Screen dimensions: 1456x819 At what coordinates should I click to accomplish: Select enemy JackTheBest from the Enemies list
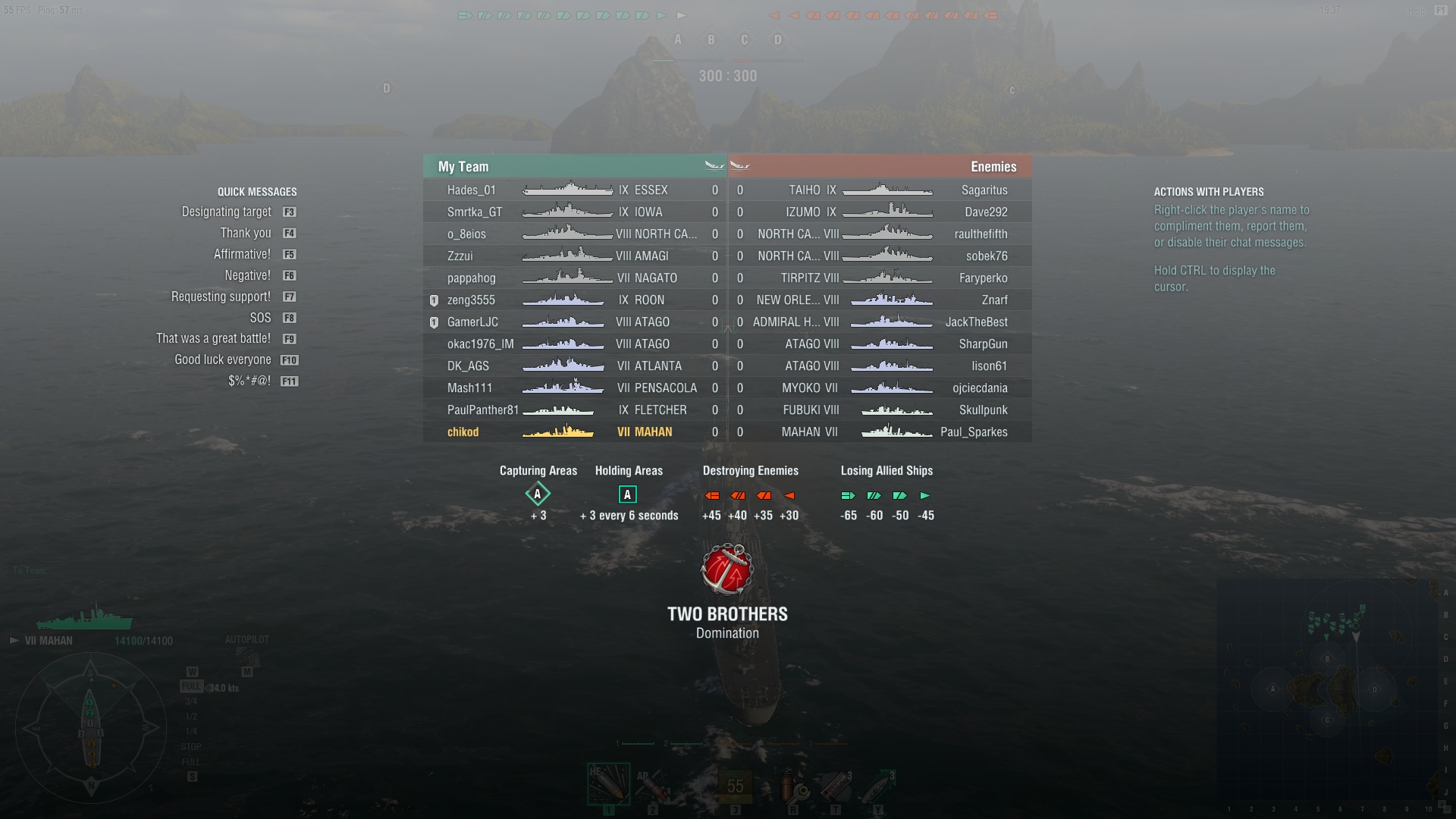(976, 322)
